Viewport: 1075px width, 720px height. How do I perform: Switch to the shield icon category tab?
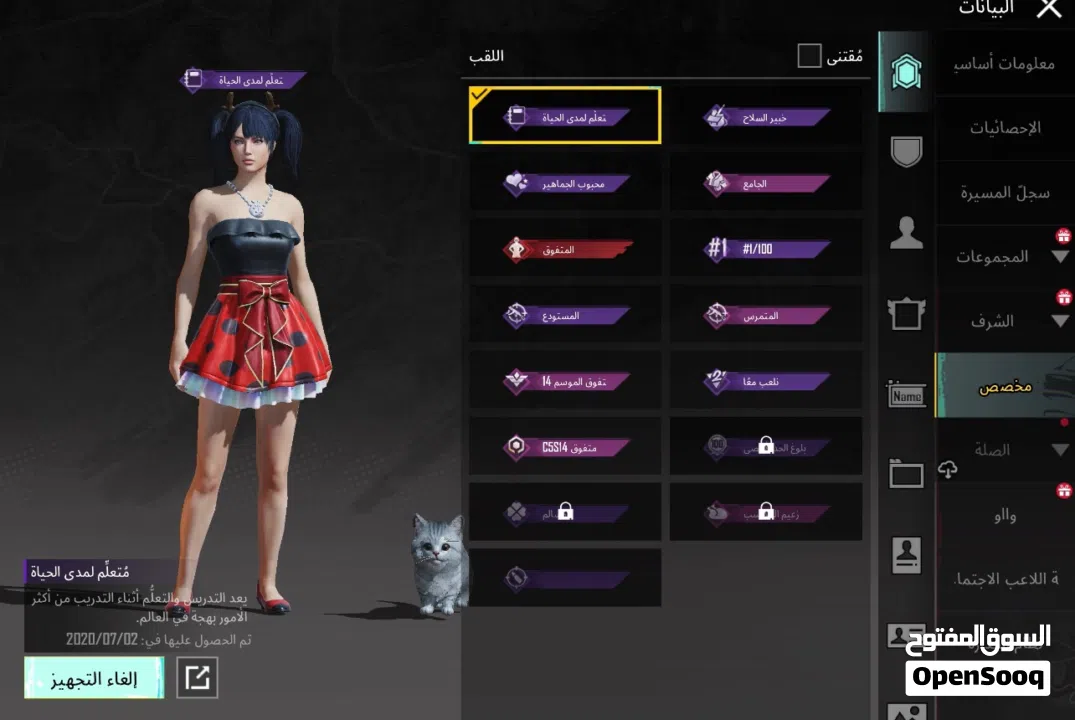click(906, 151)
